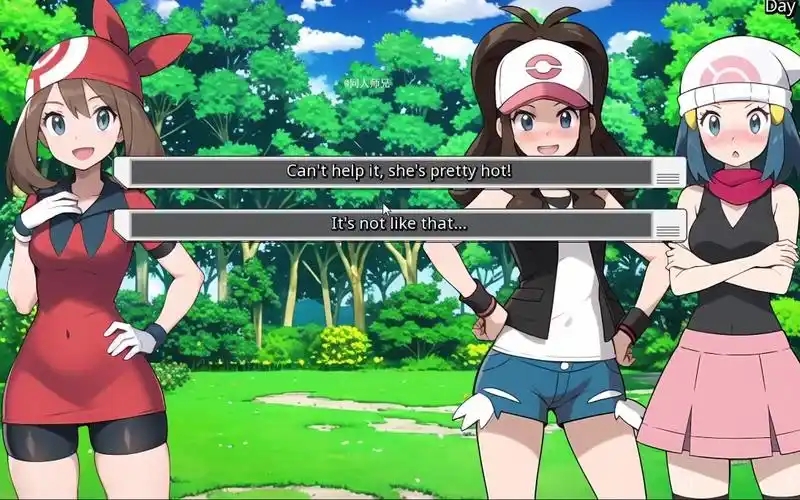
Task: Choose "Can't help it, she's pretty hot!" reply
Action: pos(398,172)
